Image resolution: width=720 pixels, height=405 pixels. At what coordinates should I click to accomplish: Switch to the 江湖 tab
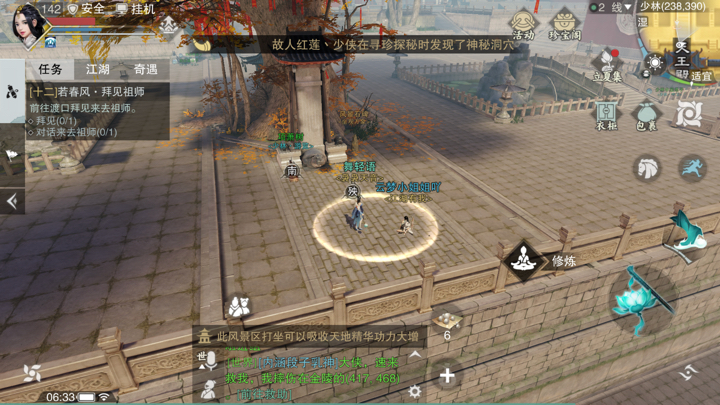[98, 69]
